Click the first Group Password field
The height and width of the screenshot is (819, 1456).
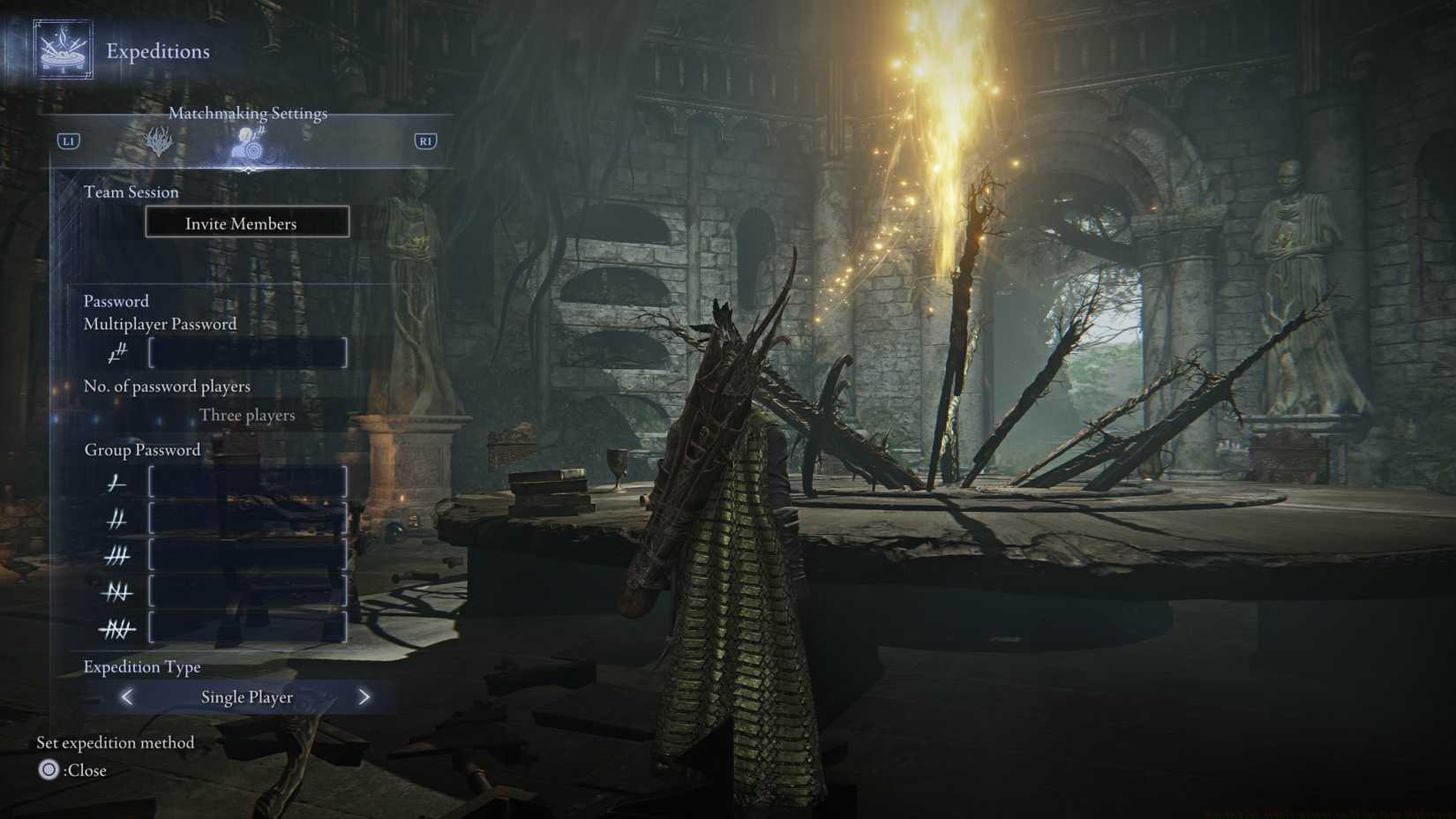point(247,483)
